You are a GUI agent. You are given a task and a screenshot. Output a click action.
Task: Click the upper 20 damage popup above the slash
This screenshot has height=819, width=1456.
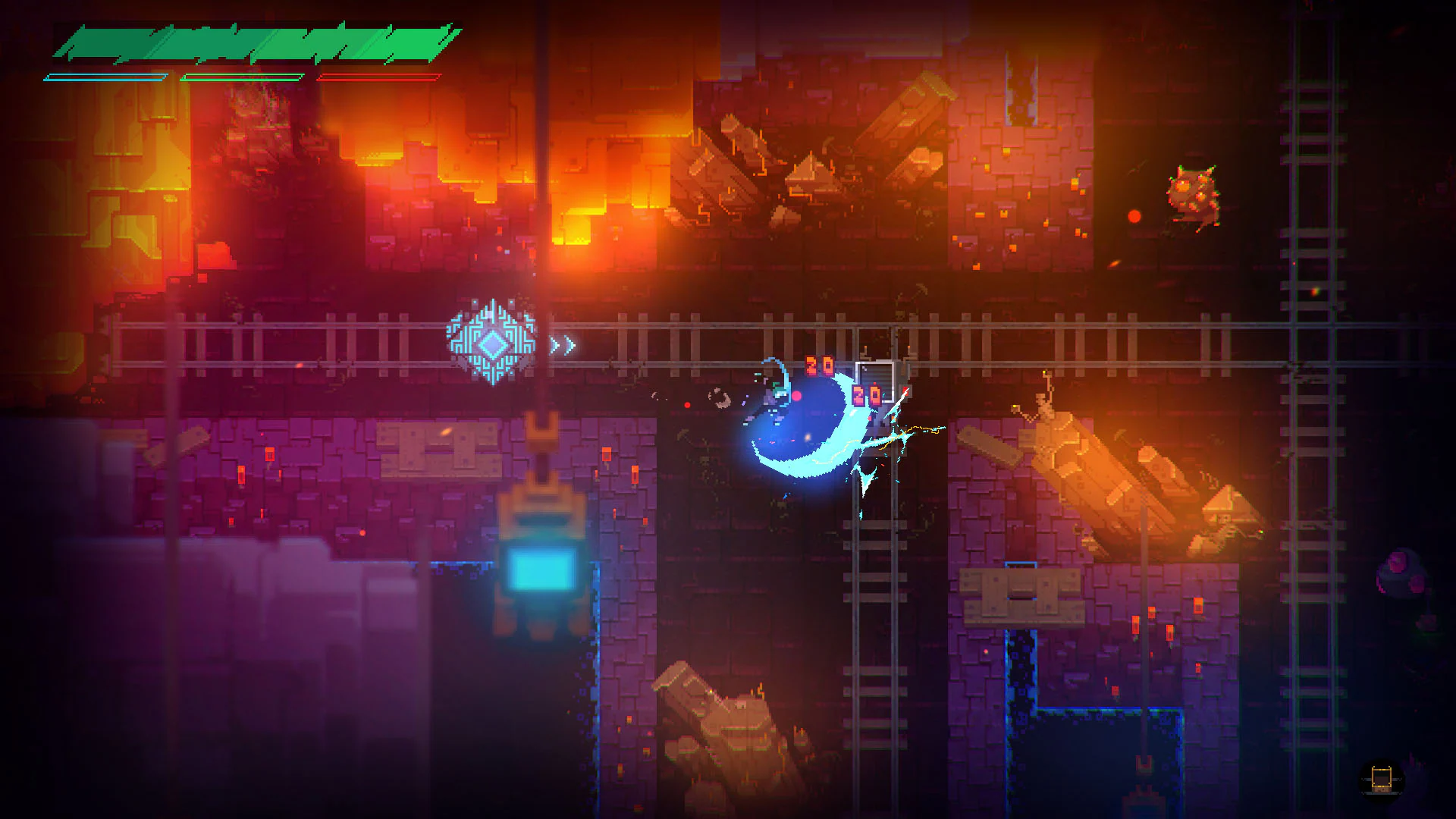tap(817, 364)
